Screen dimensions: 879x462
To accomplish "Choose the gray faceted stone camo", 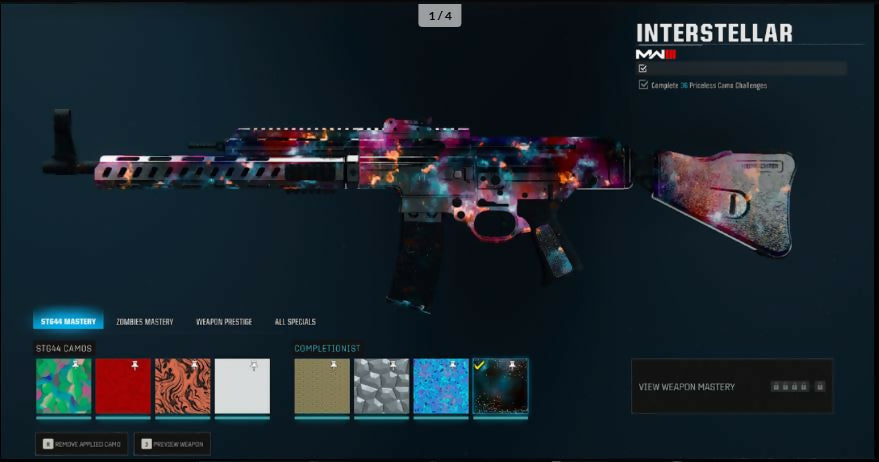I will pos(381,386).
